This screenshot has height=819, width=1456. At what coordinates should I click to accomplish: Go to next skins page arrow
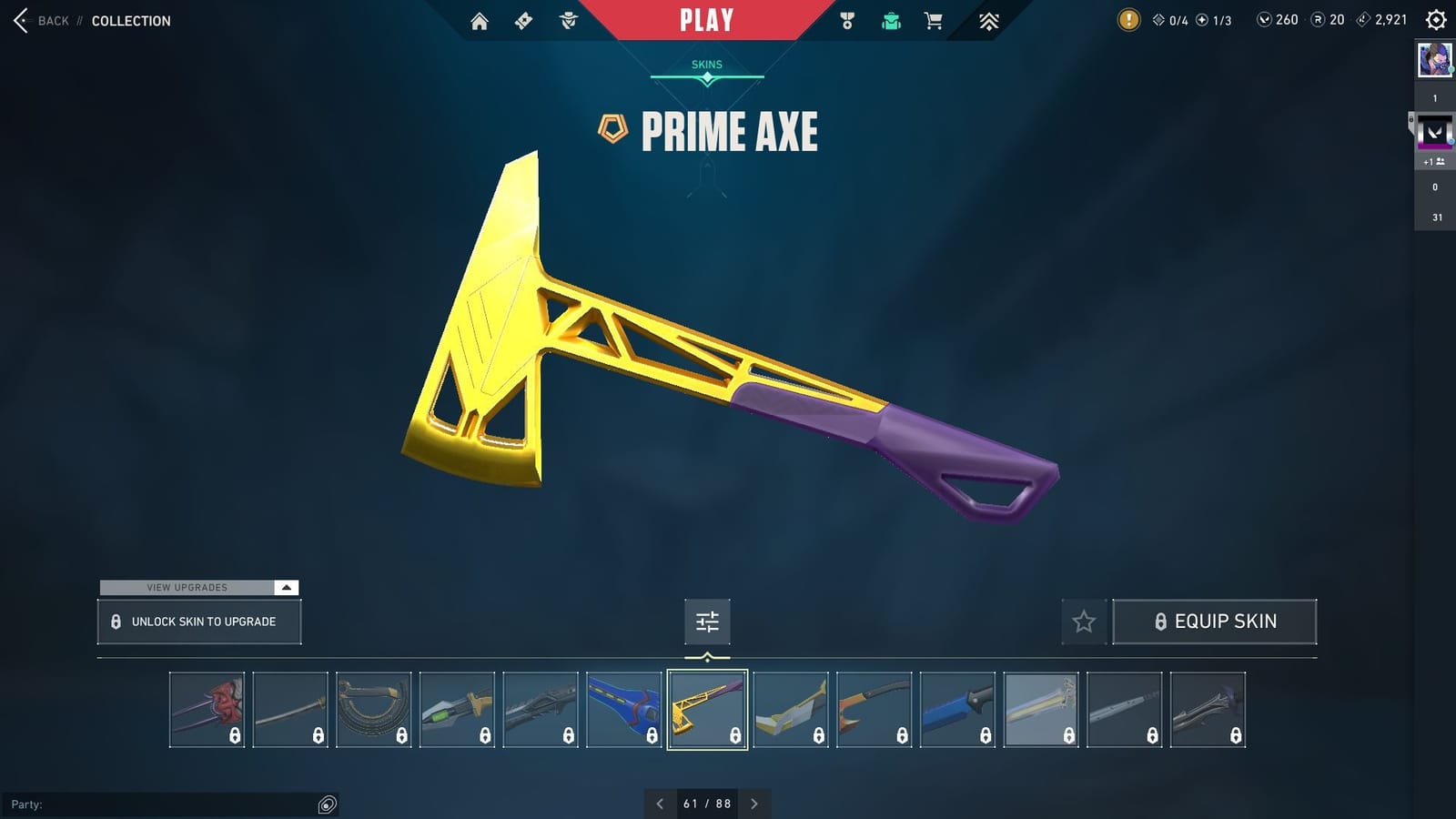pyautogui.click(x=754, y=804)
